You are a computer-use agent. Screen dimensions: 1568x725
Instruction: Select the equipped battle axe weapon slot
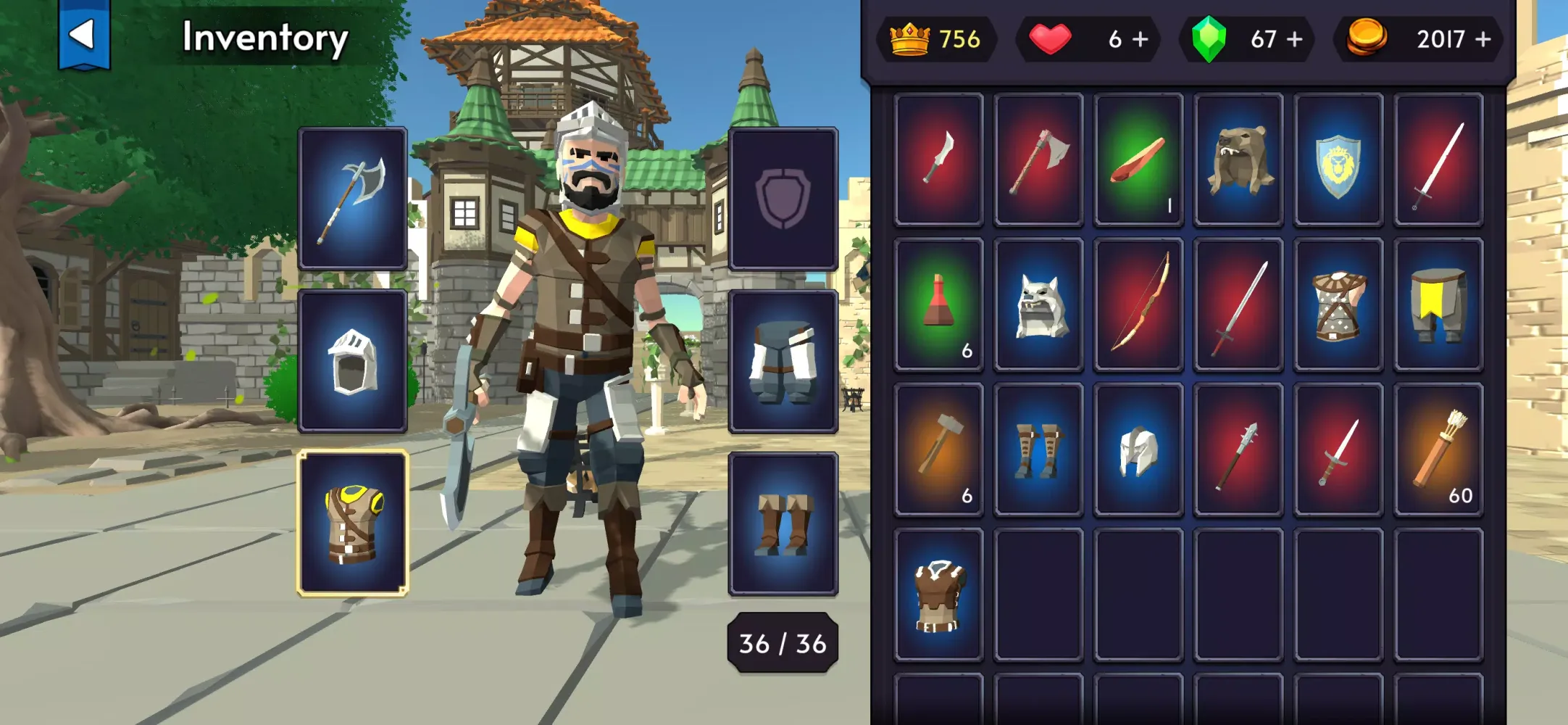coord(352,199)
